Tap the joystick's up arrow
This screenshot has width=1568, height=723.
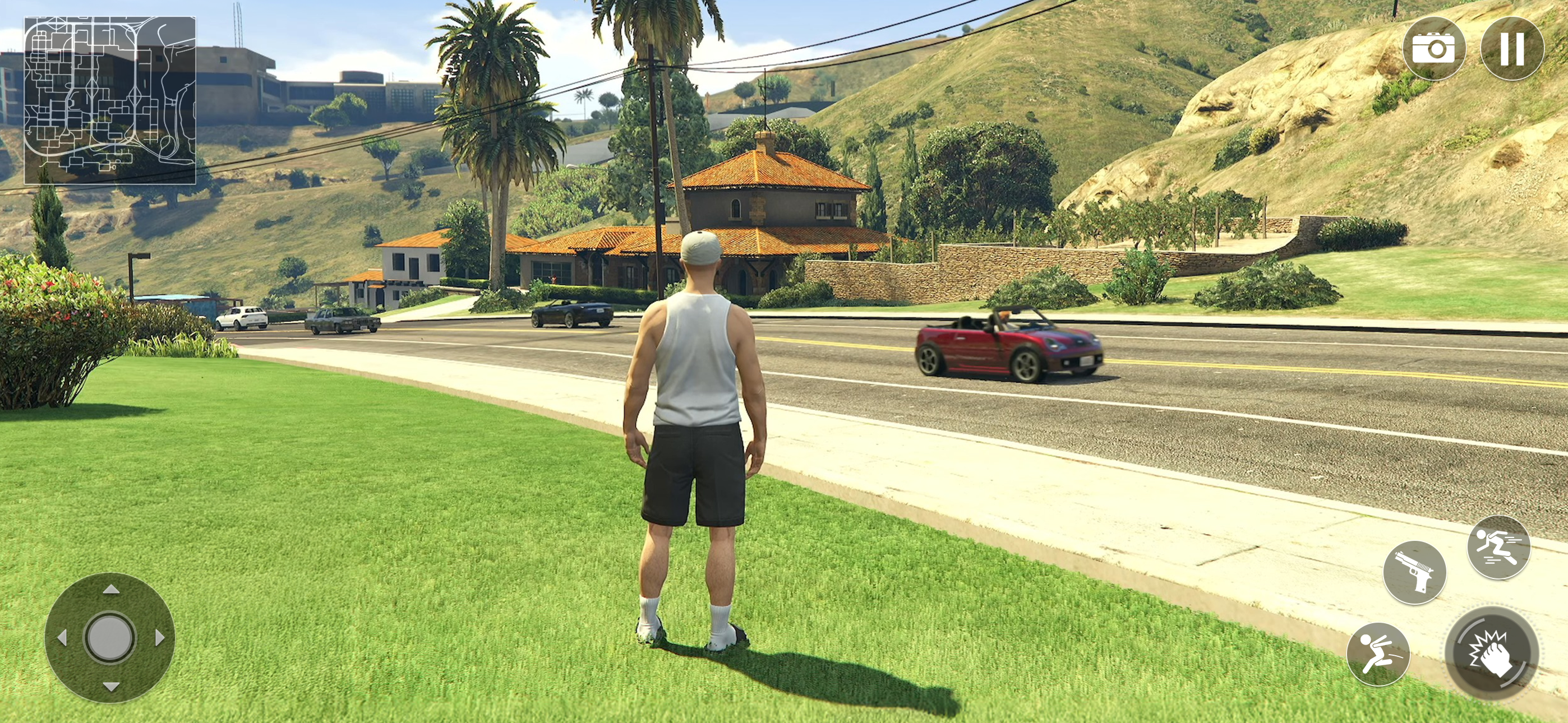(x=111, y=589)
